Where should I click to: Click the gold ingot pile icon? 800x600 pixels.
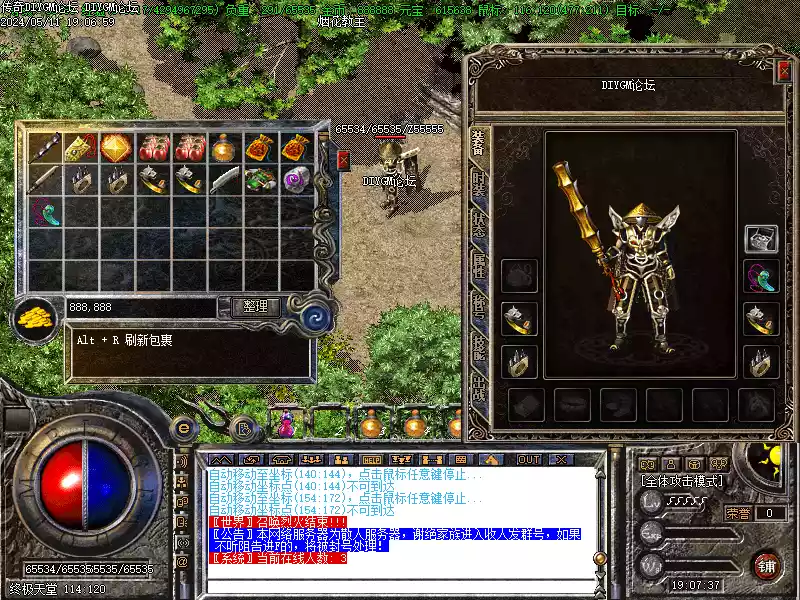(x=35, y=319)
